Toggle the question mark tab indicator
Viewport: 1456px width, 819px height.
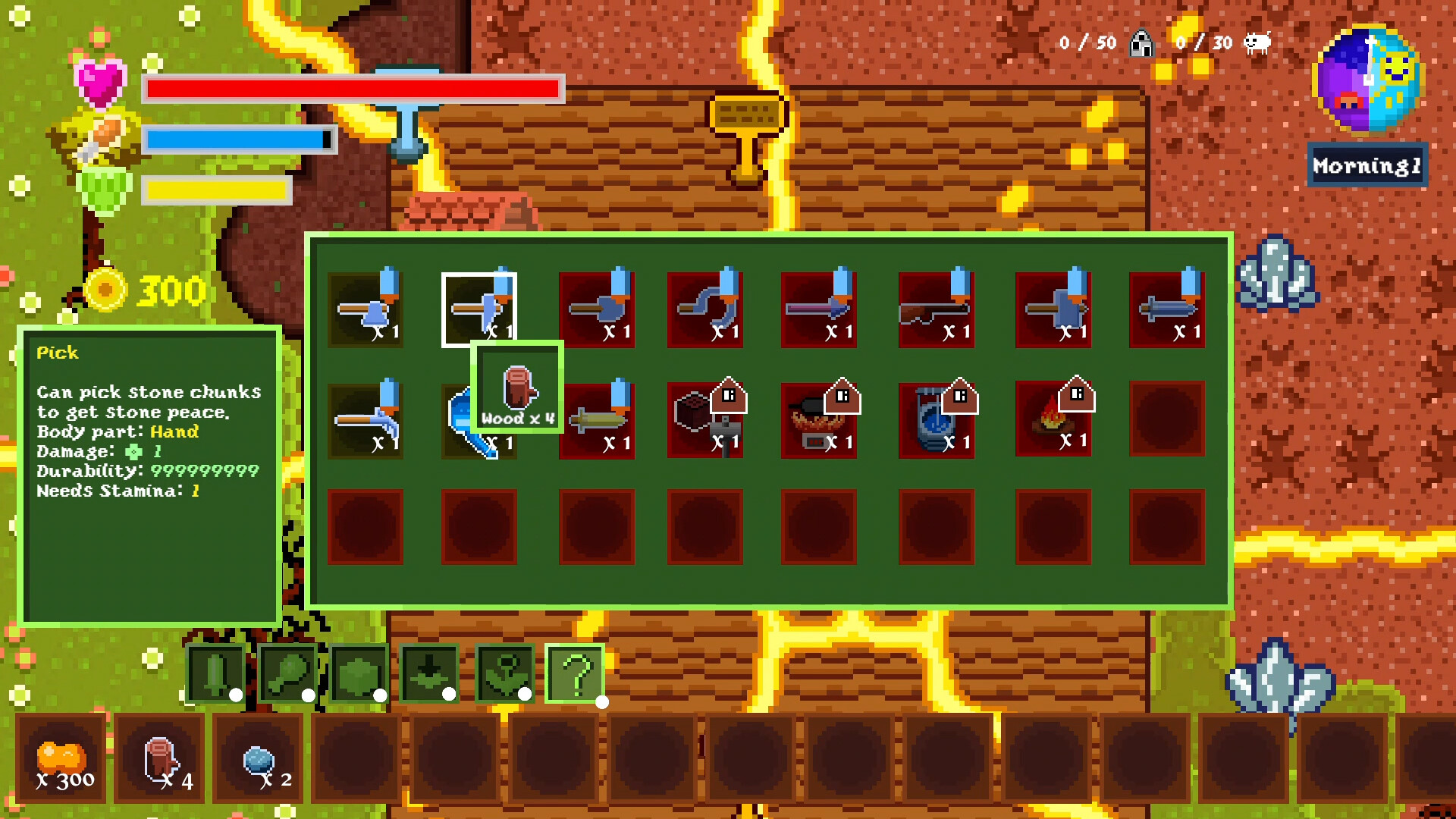click(604, 701)
